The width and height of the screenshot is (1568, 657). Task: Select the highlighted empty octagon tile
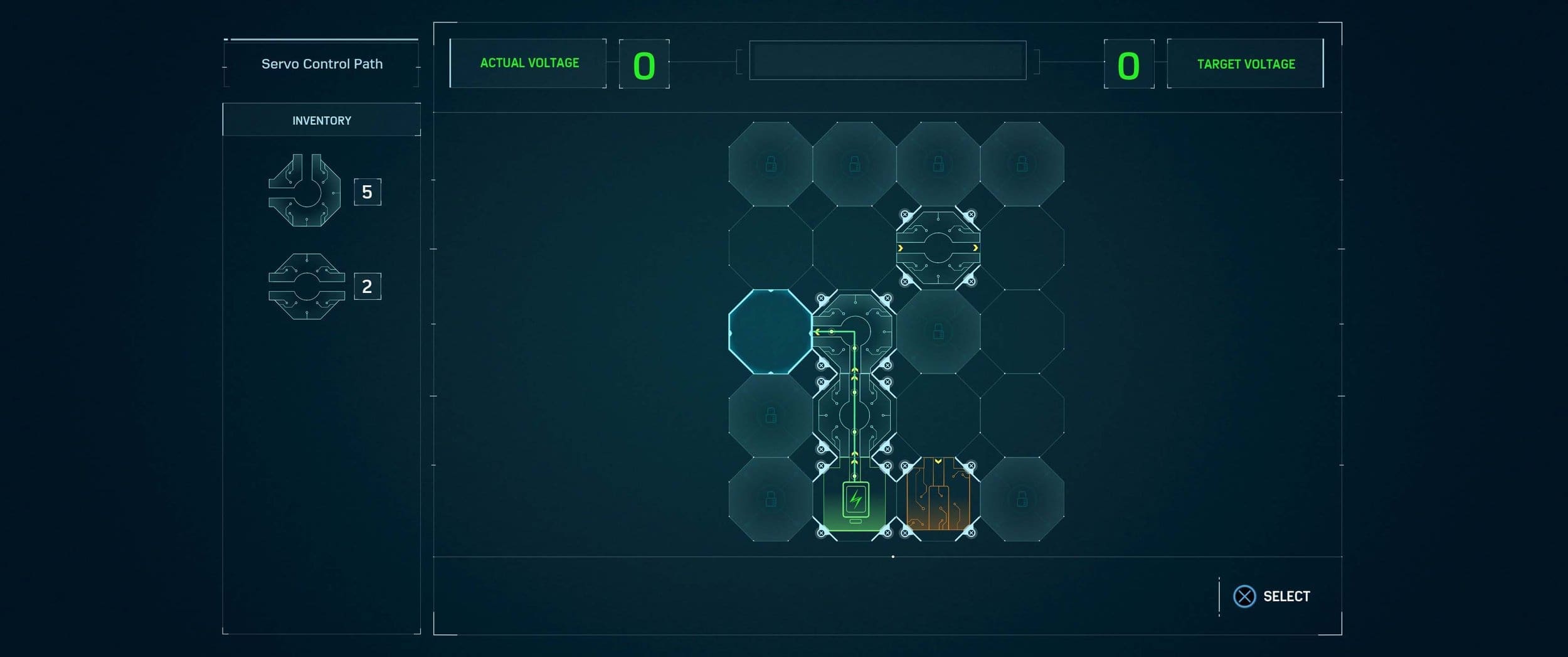[x=770, y=332]
